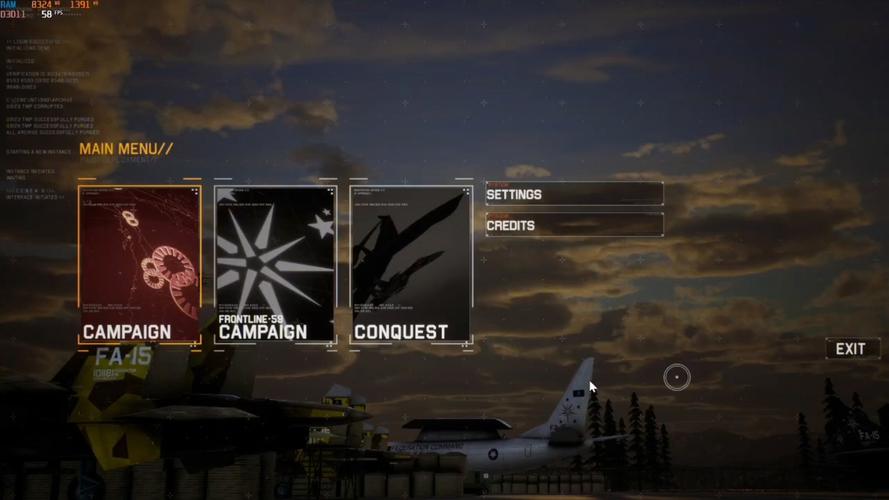Select the Frontline-59 Campaign card
The width and height of the screenshot is (889, 500).
point(275,265)
